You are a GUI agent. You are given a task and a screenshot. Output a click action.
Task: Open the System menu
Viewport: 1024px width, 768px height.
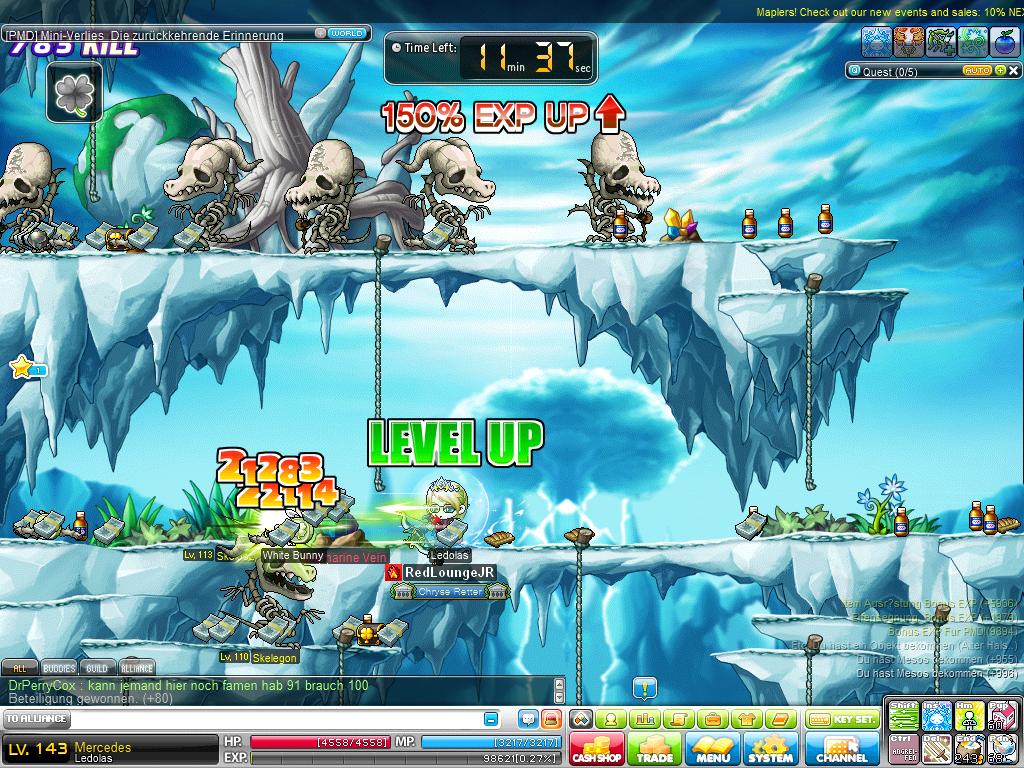(x=770, y=750)
